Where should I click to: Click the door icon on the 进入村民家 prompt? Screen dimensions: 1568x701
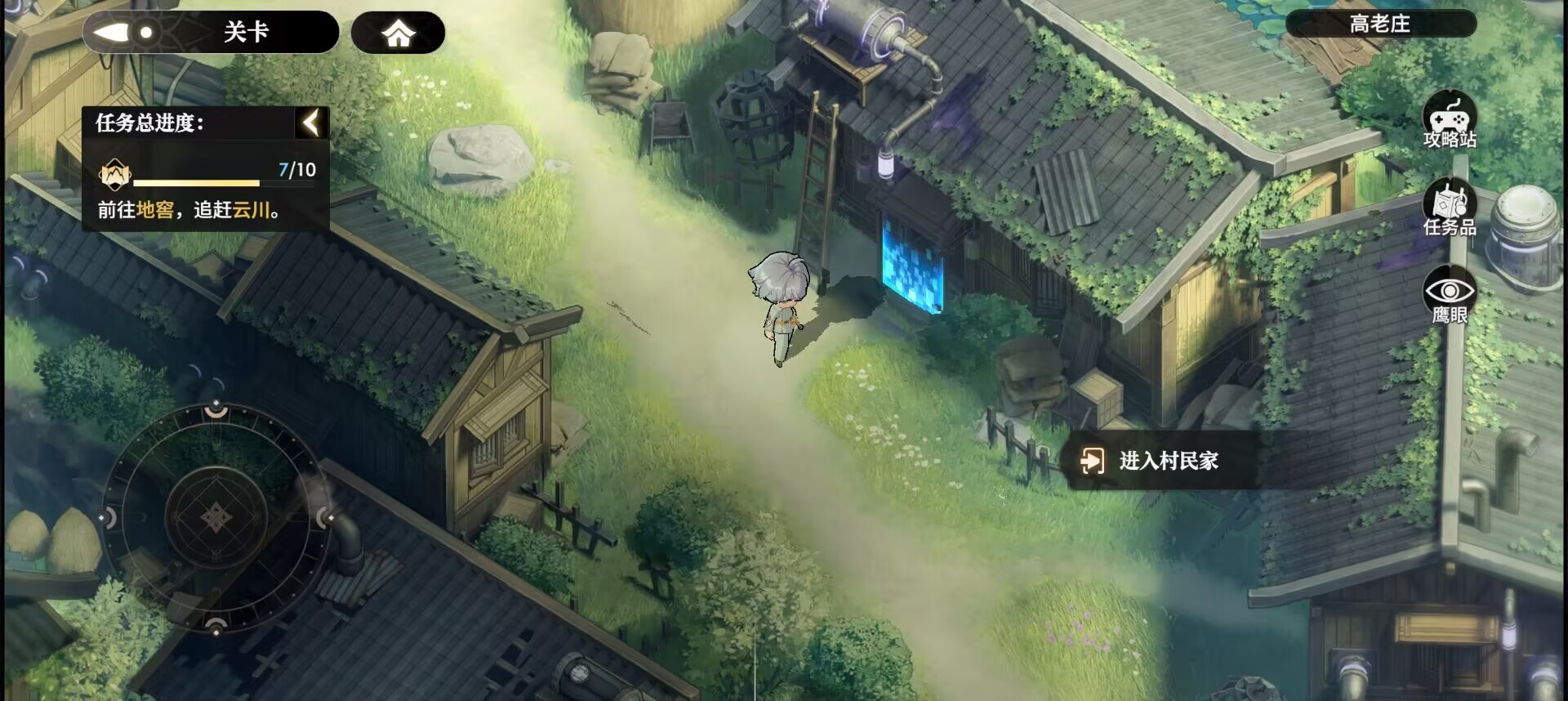click(1094, 460)
